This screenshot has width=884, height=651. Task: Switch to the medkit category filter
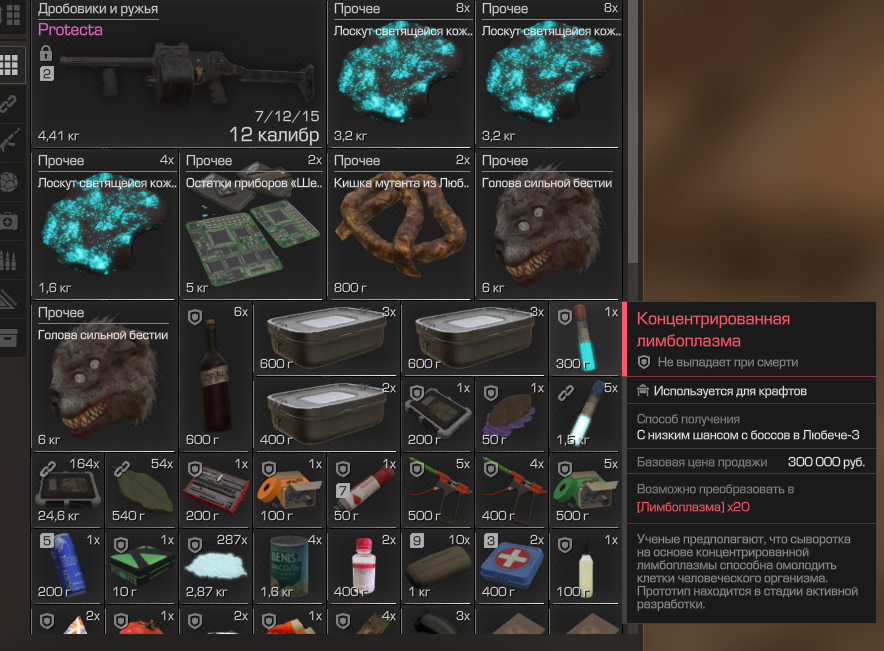coord(10,220)
